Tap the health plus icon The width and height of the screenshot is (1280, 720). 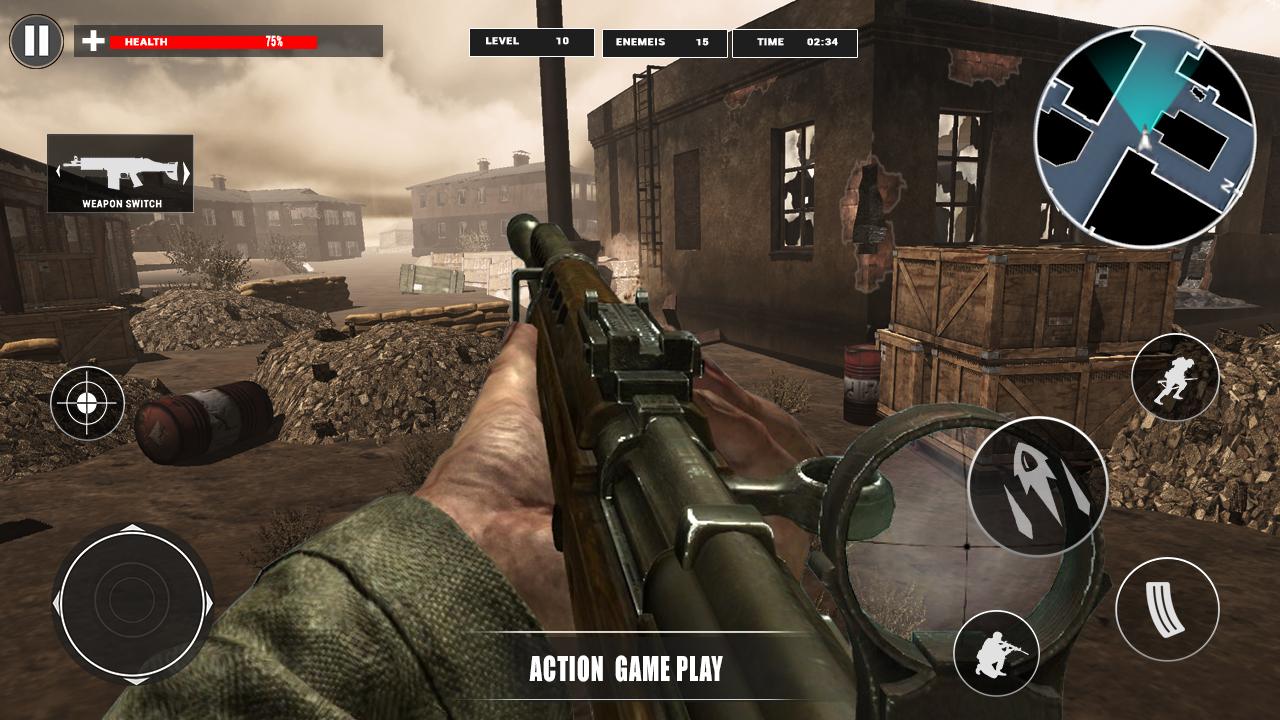pos(91,42)
